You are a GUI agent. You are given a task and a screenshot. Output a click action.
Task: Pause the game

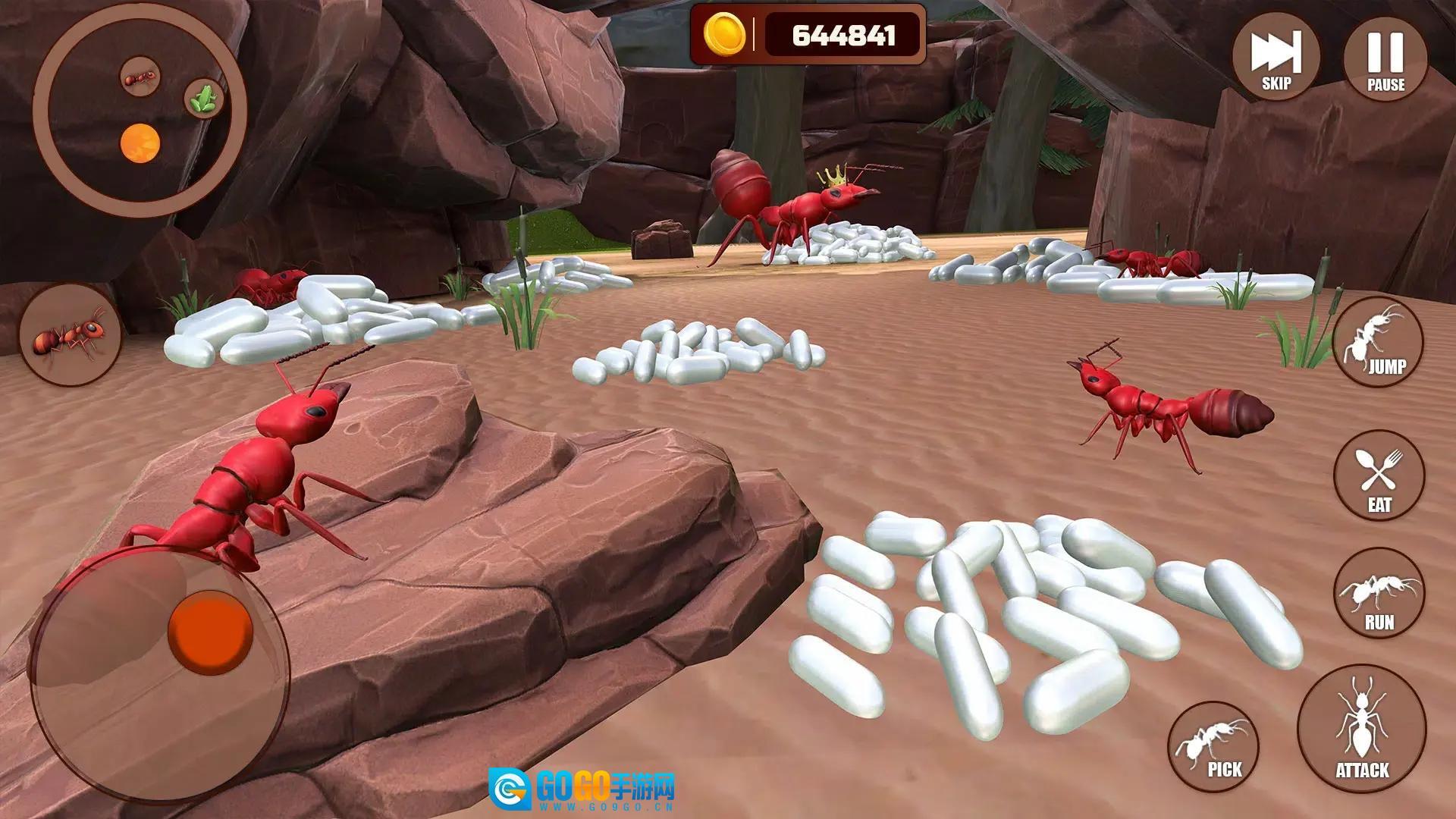(1385, 58)
